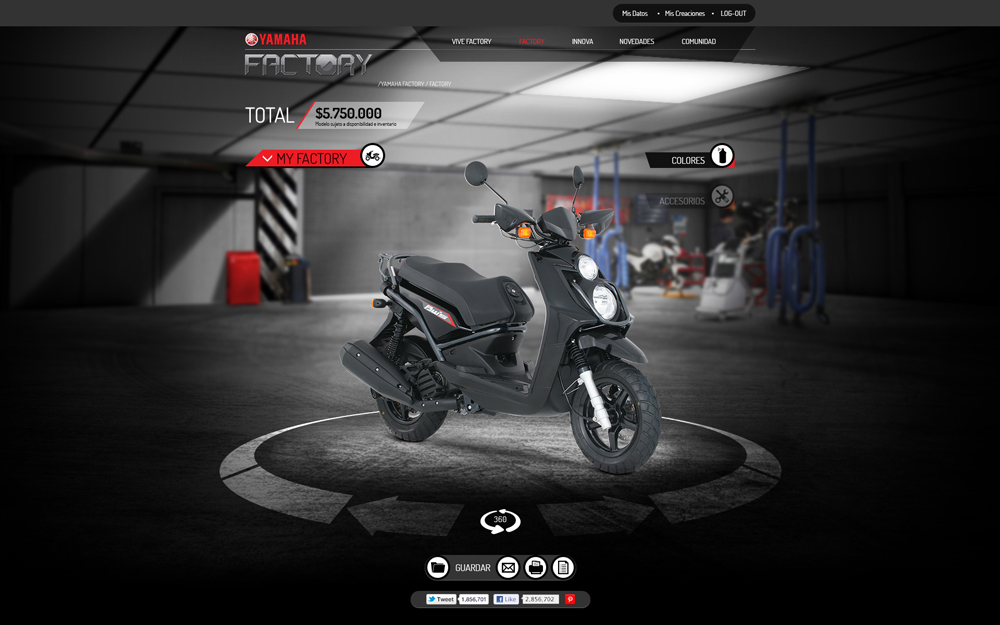1000x625 pixels.
Task: View Mis Creaciones
Action: [684, 14]
